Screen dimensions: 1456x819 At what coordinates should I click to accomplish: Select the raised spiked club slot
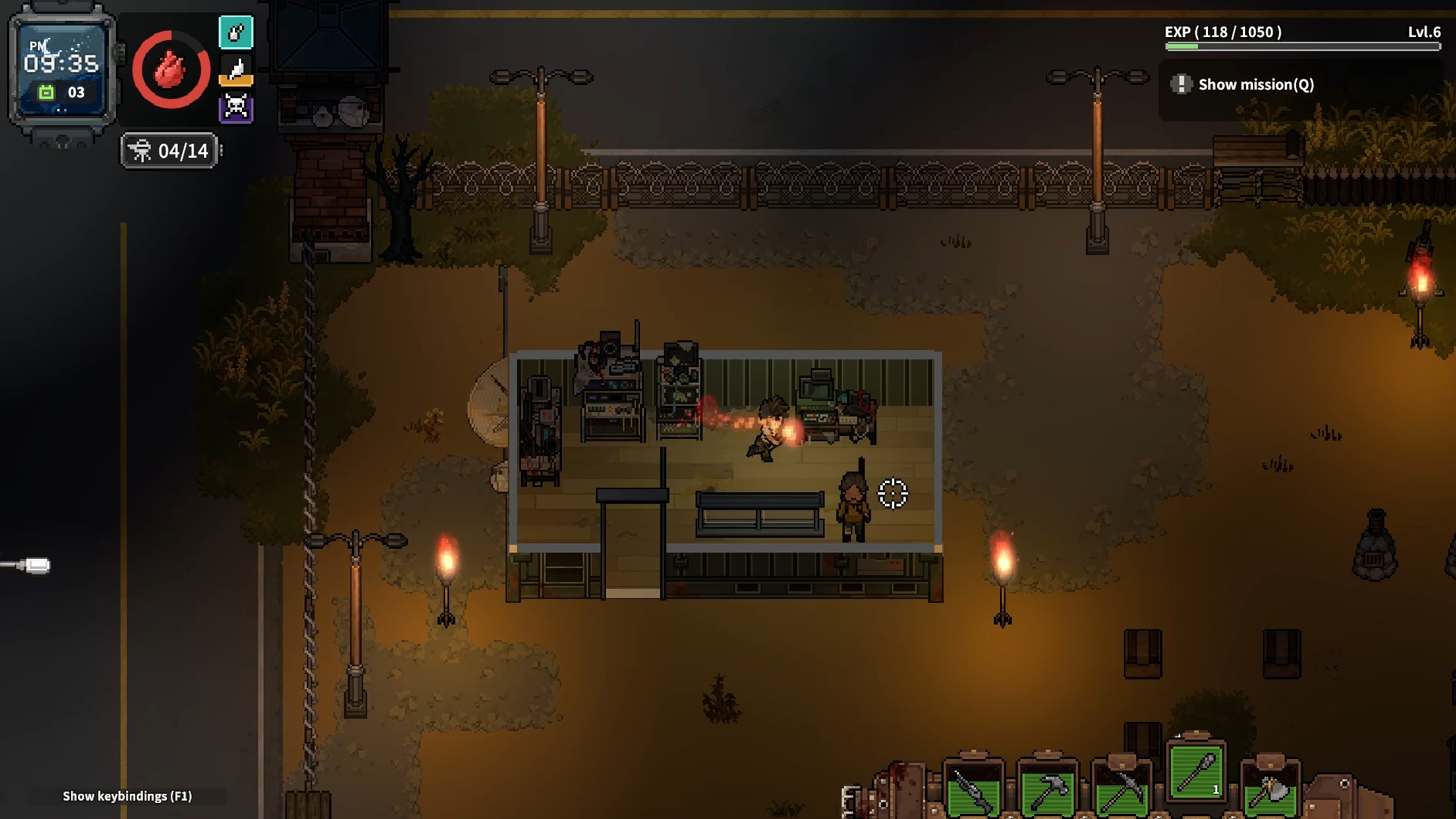tap(1196, 773)
